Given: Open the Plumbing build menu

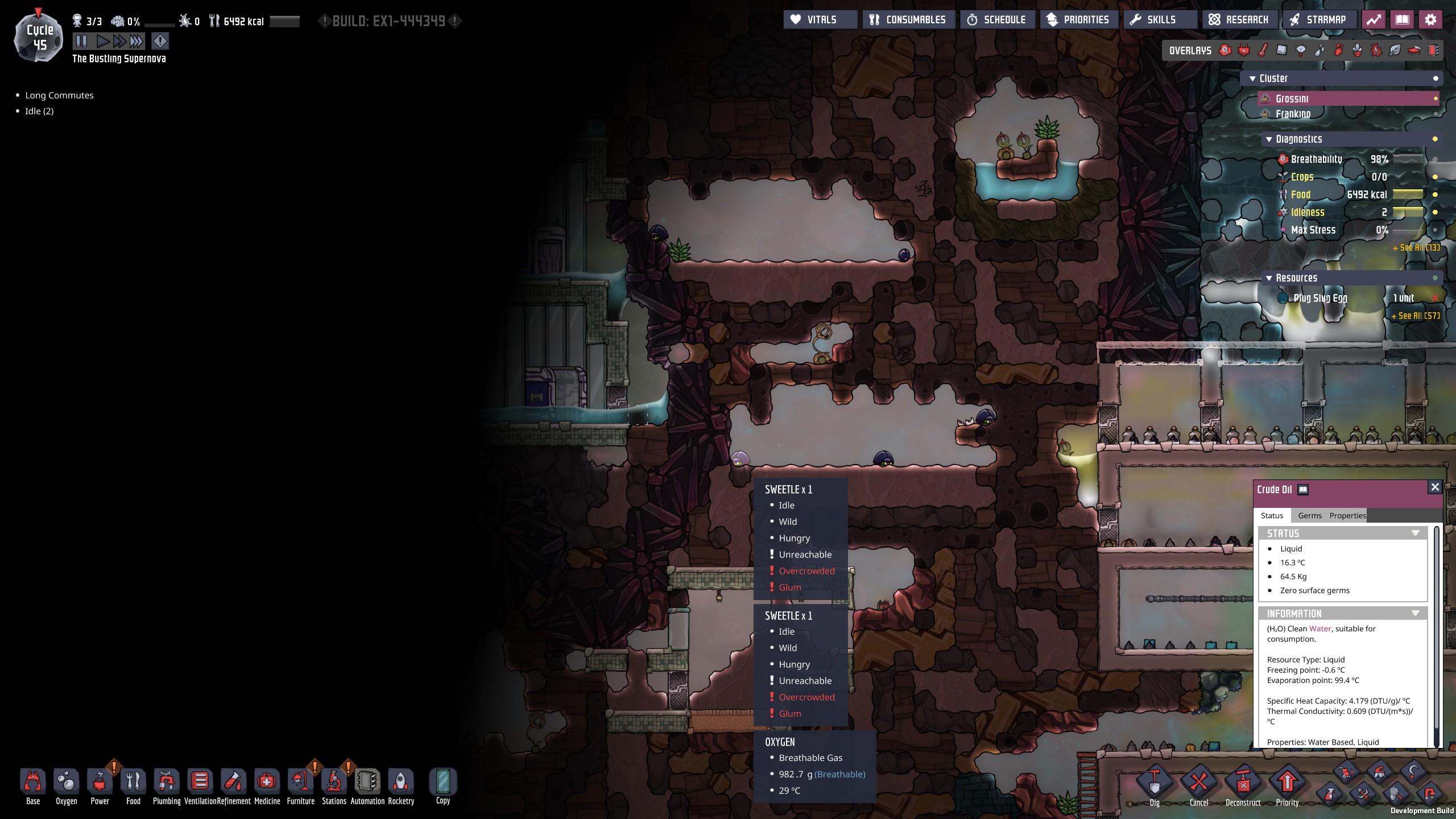Looking at the screenshot, I should coord(166,786).
